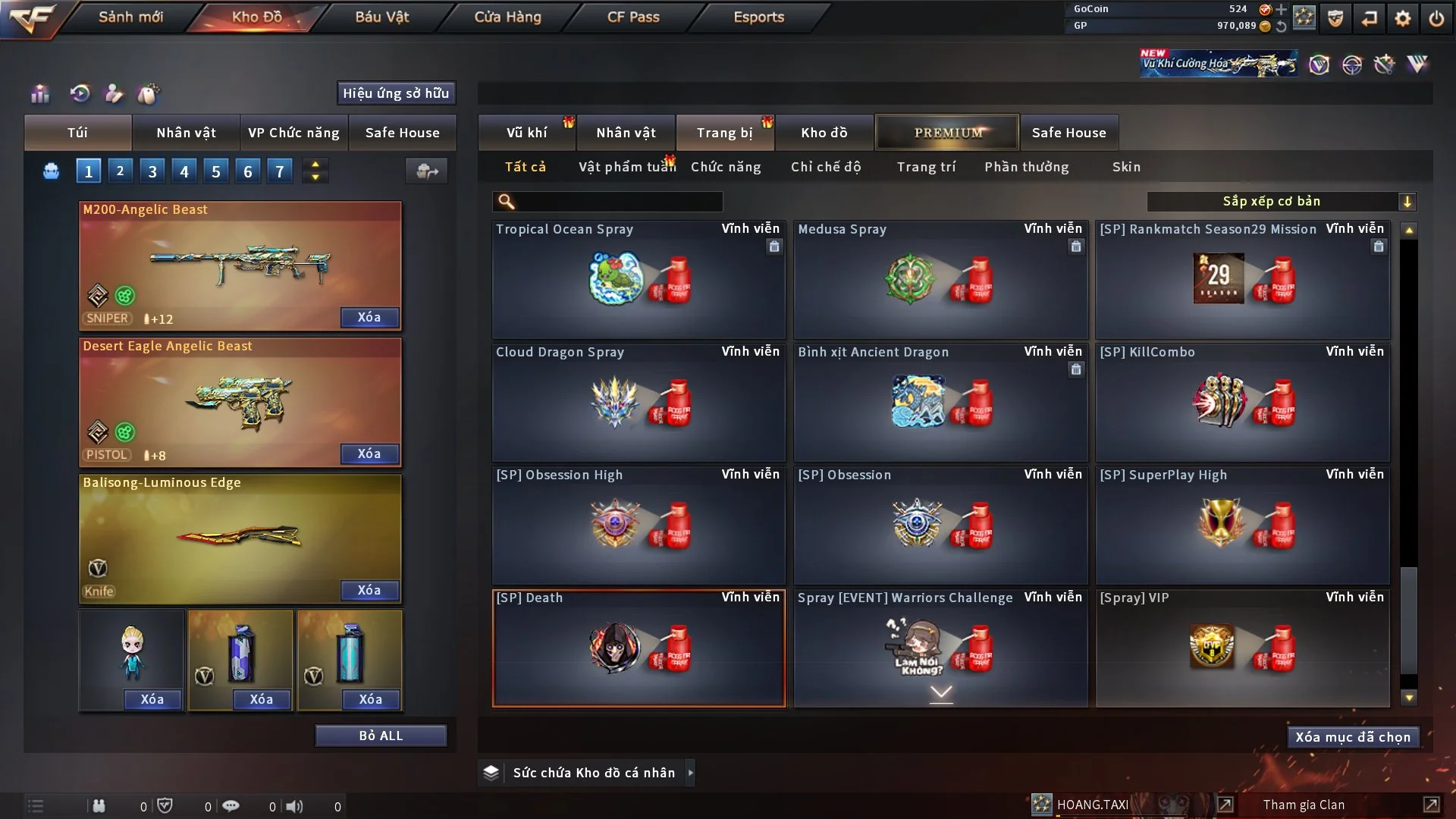Pick the [SP] SuperPlay High spray

tap(1242, 525)
